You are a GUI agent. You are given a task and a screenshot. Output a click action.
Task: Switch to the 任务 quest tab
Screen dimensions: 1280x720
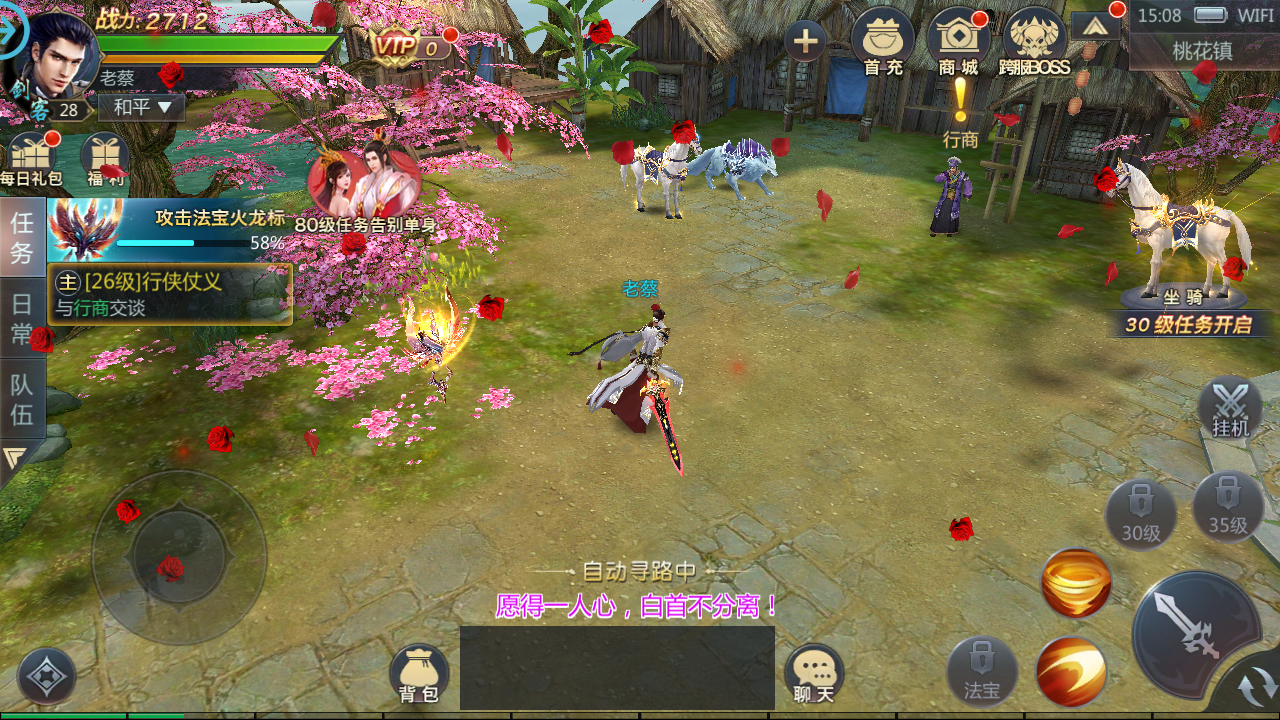click(x=22, y=237)
